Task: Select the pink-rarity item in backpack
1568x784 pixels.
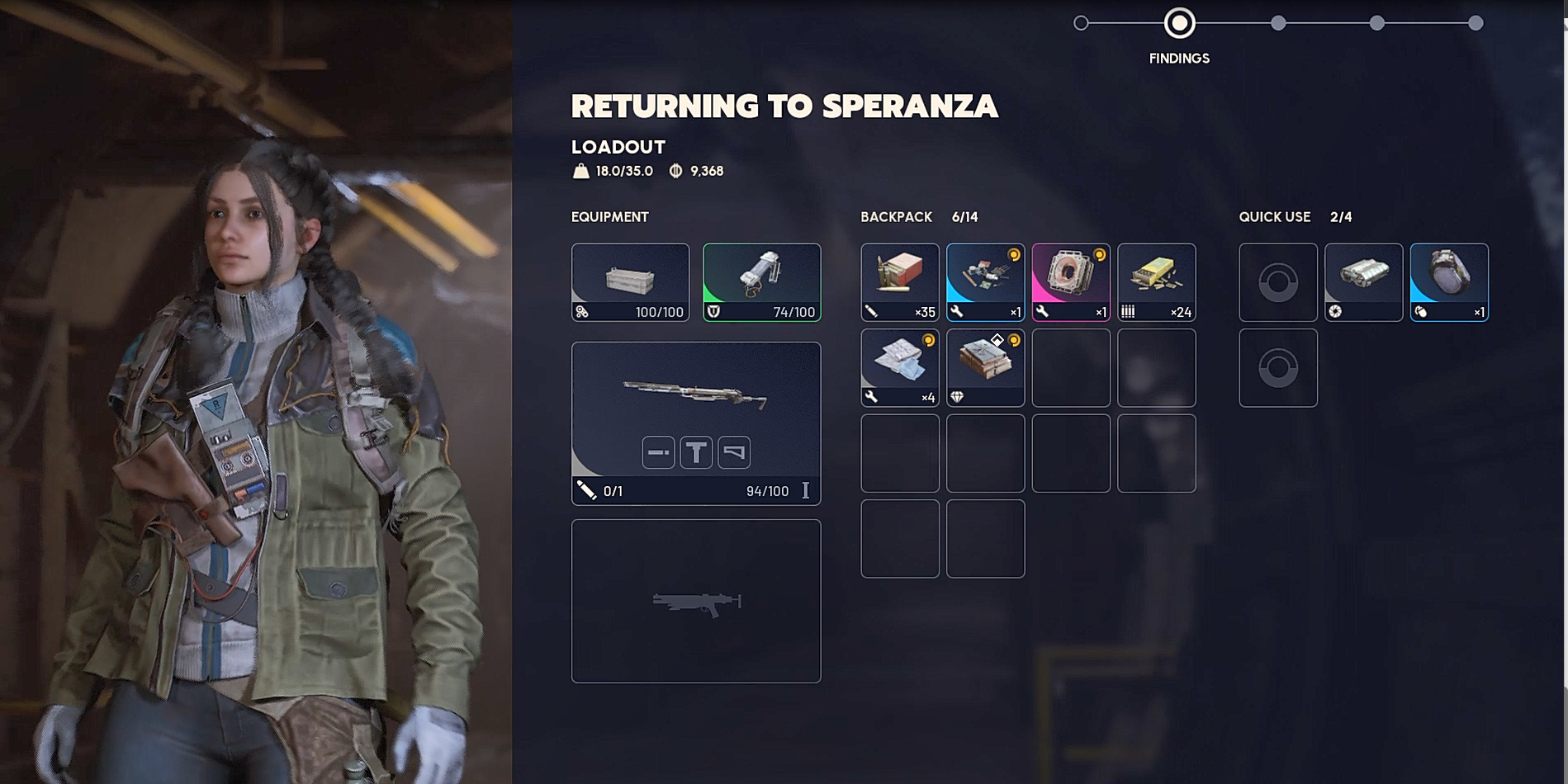Action: (x=1071, y=281)
